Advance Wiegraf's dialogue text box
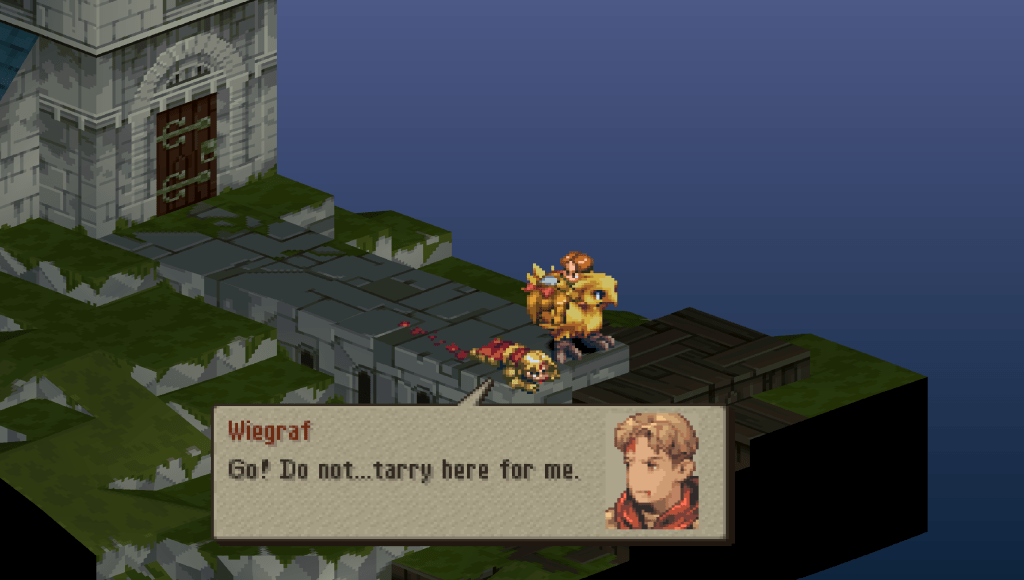Screen dimensions: 1024x580 472,472
